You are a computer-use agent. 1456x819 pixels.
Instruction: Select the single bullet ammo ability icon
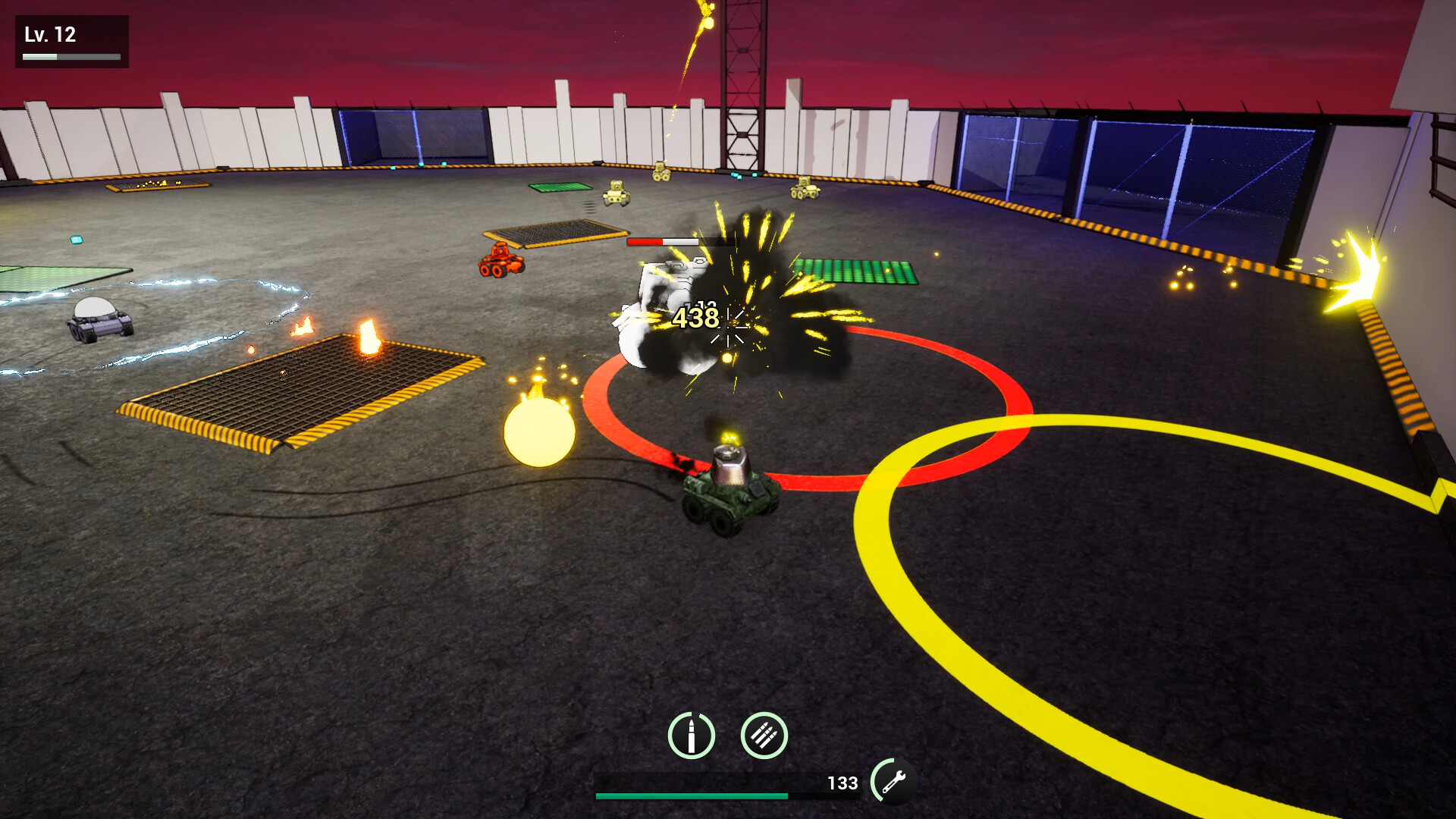click(x=692, y=736)
